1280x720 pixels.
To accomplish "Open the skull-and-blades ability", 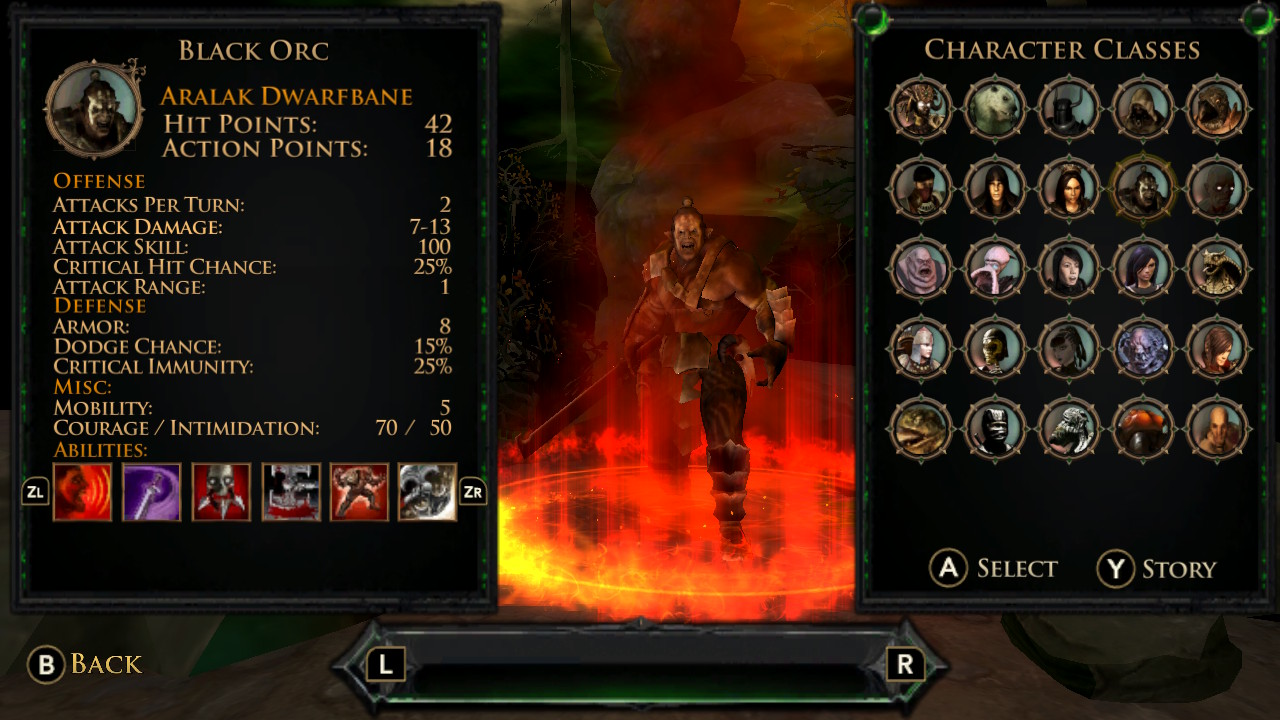I will [219, 492].
